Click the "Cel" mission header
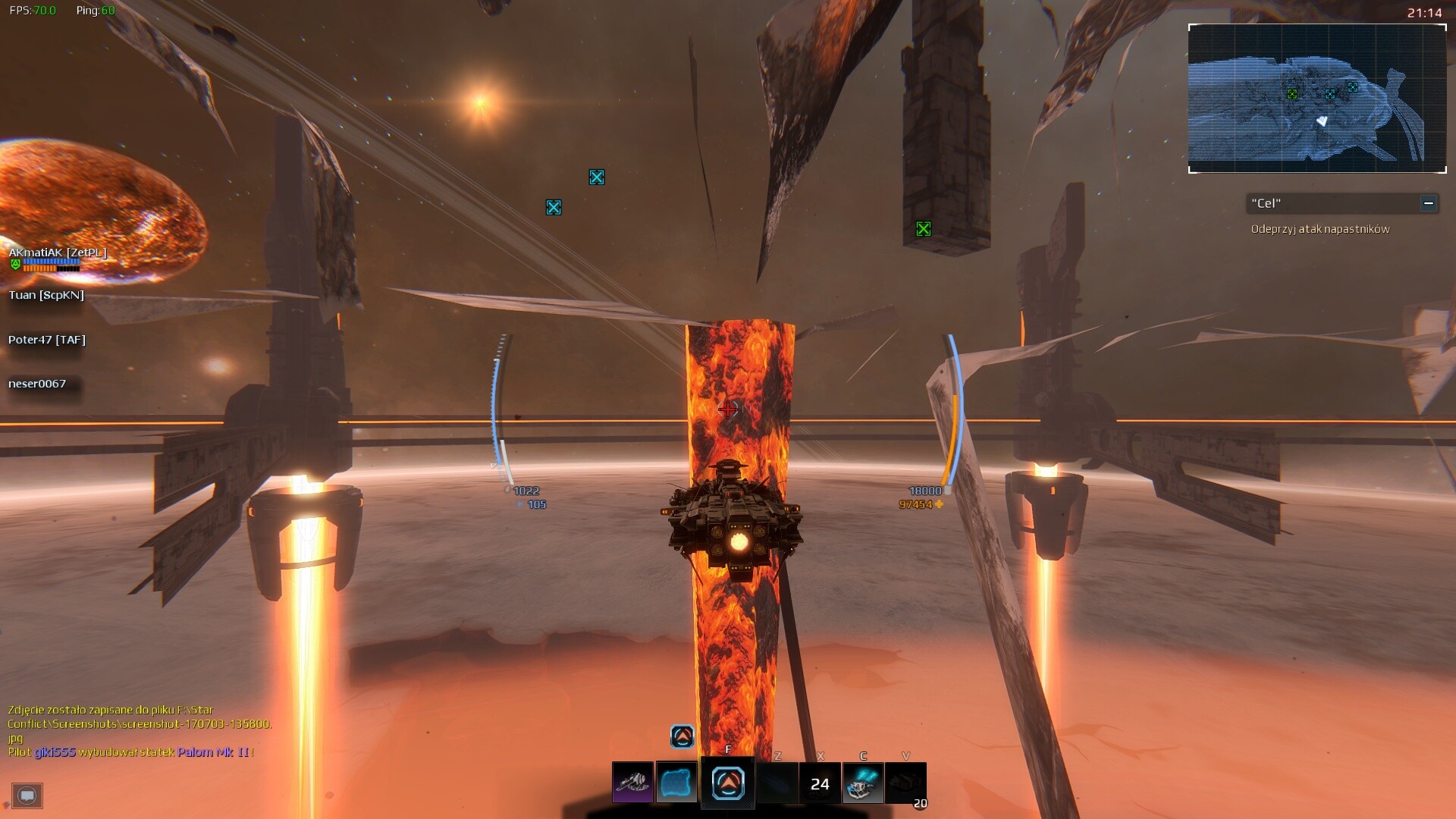Viewport: 1456px width, 819px height. (x=1265, y=203)
